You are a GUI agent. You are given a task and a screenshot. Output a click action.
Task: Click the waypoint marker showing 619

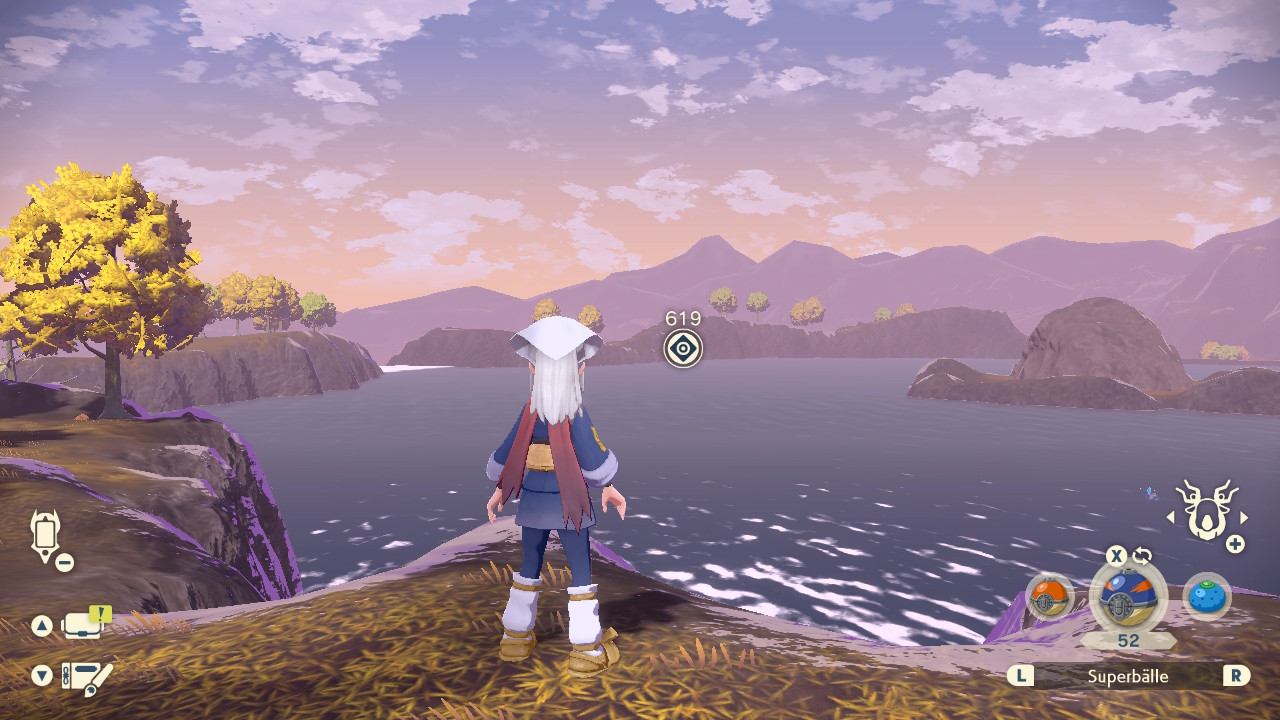(x=683, y=348)
